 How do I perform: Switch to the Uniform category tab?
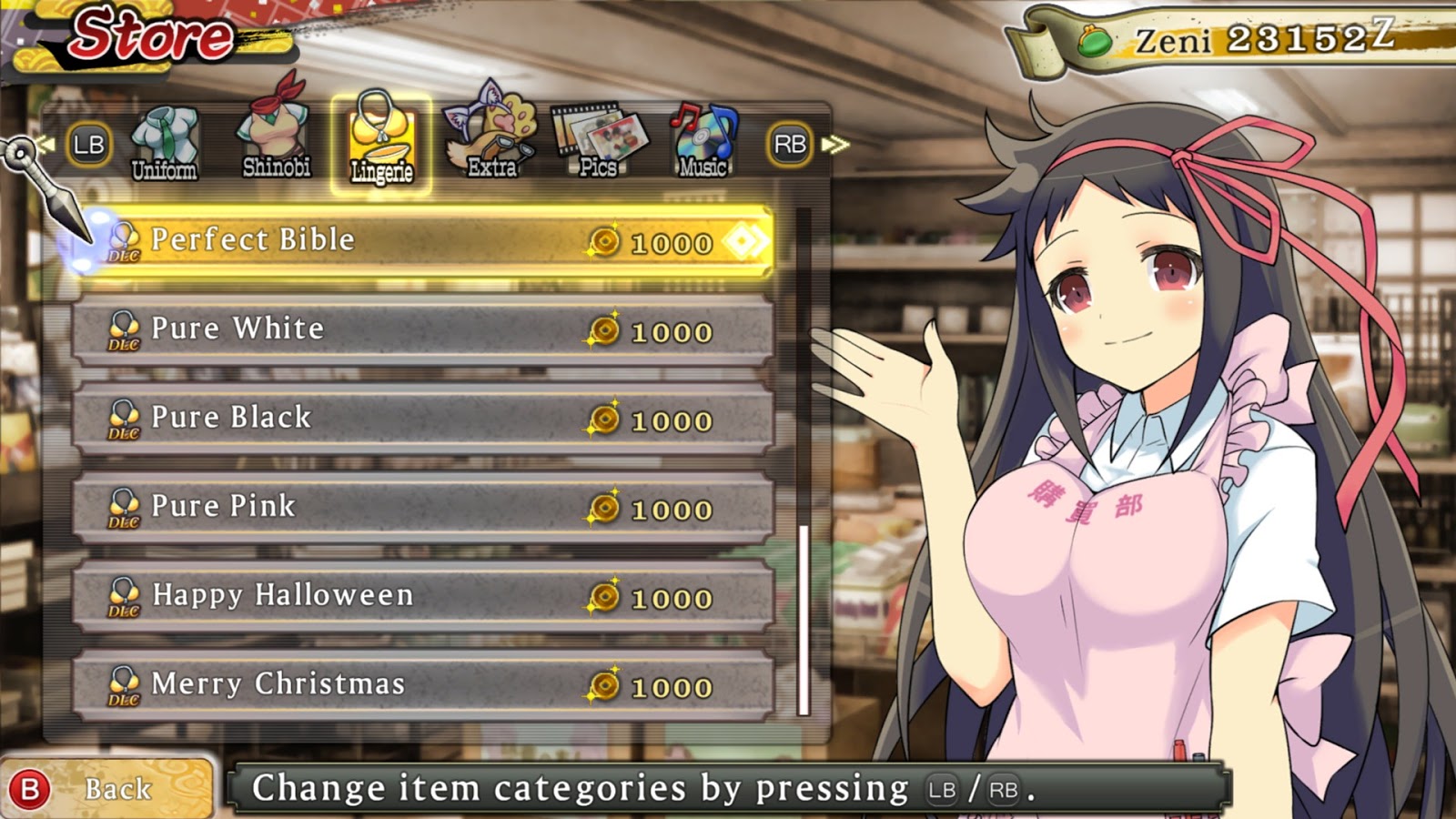point(164,144)
